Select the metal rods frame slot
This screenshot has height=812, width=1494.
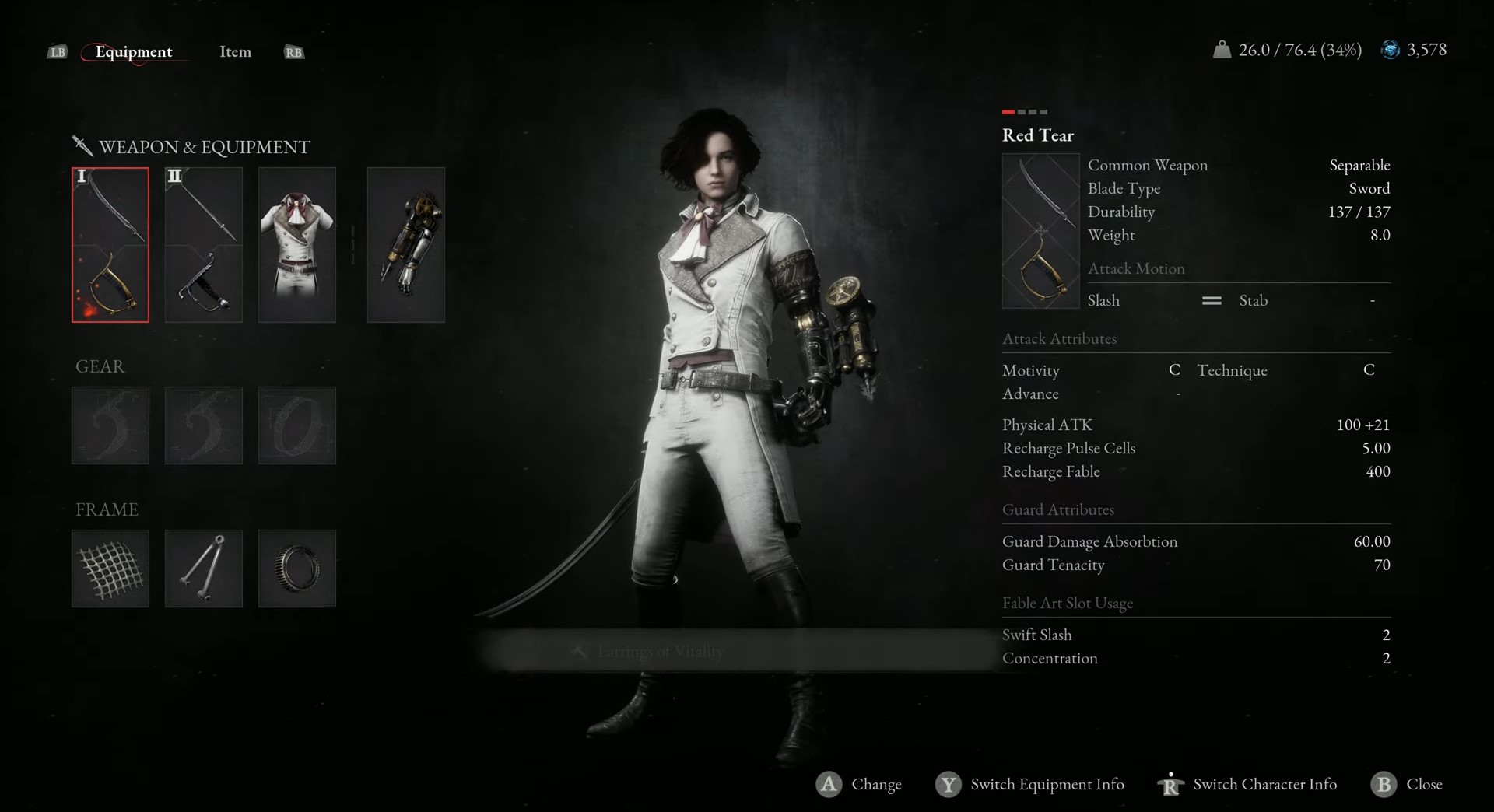click(204, 569)
